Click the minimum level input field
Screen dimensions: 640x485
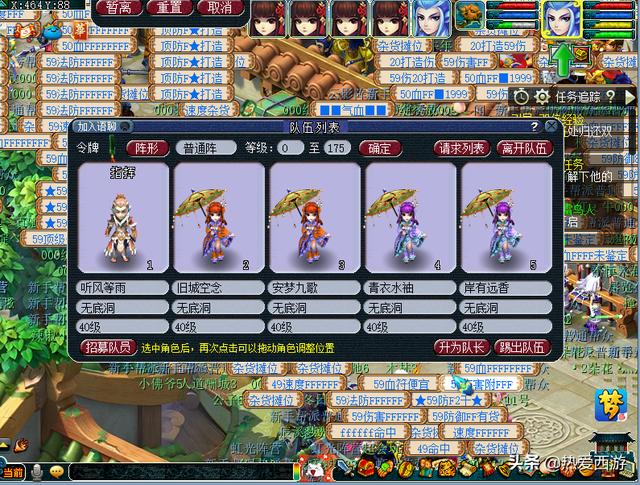[x=292, y=148]
